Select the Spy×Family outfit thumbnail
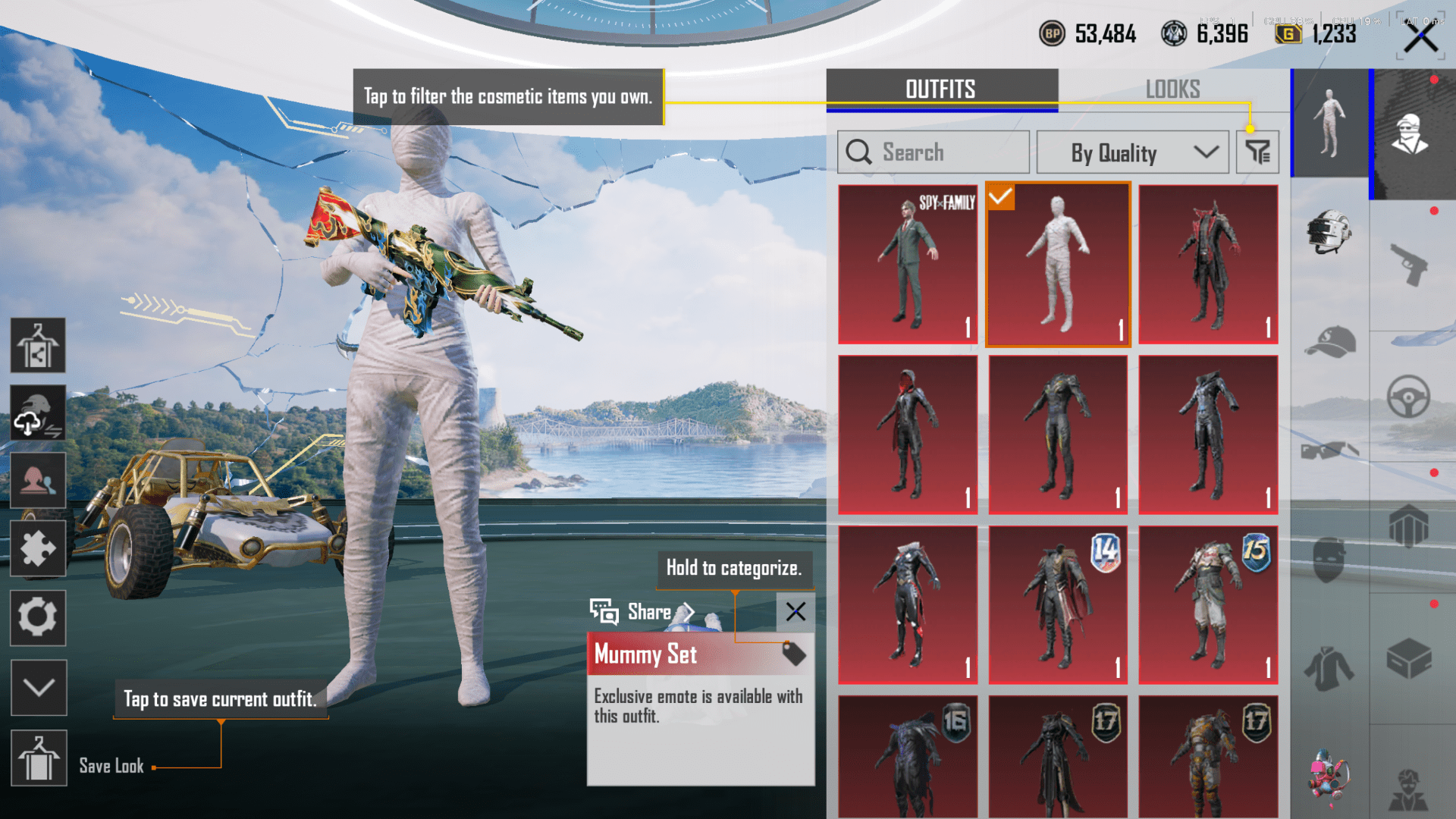Image resolution: width=1456 pixels, height=819 pixels. (x=907, y=264)
